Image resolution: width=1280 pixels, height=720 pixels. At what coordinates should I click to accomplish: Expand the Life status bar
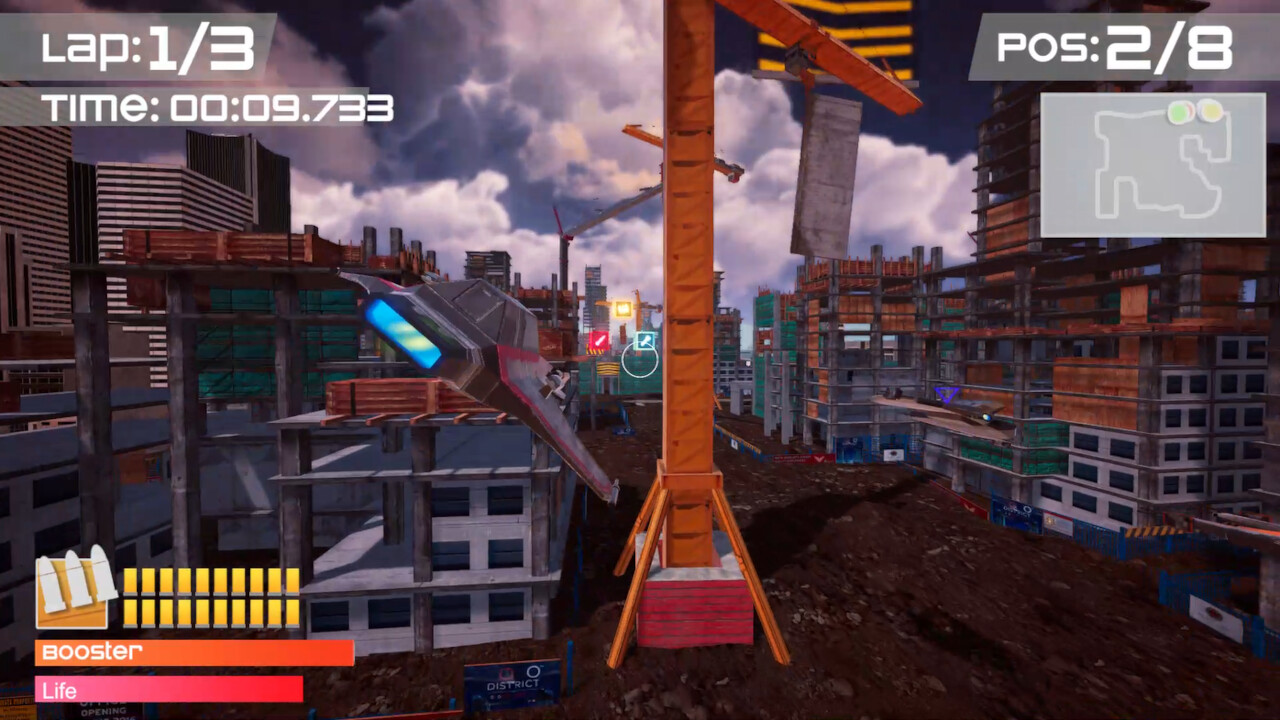pyautogui.click(x=168, y=690)
